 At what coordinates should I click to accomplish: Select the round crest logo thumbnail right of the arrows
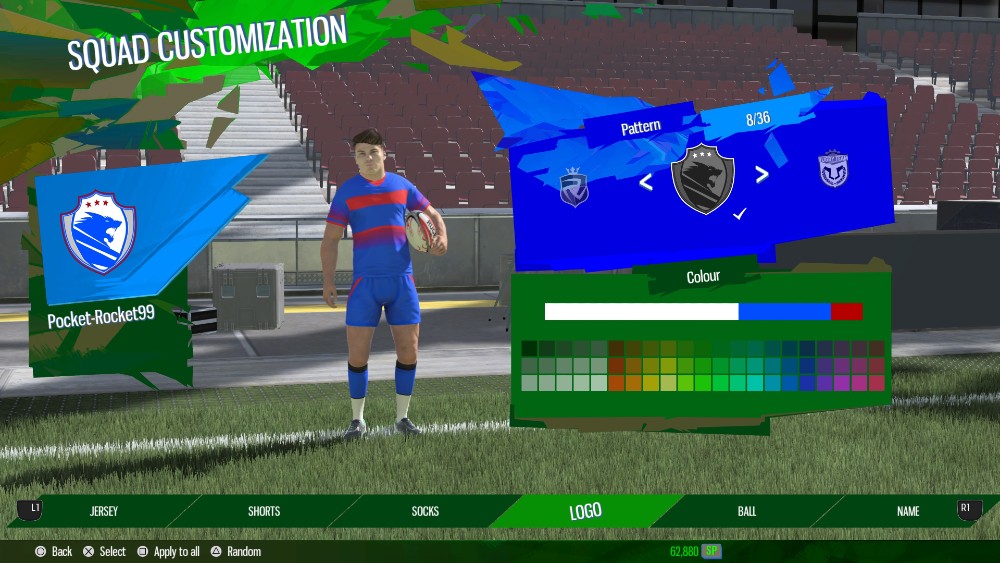pyautogui.click(x=833, y=169)
